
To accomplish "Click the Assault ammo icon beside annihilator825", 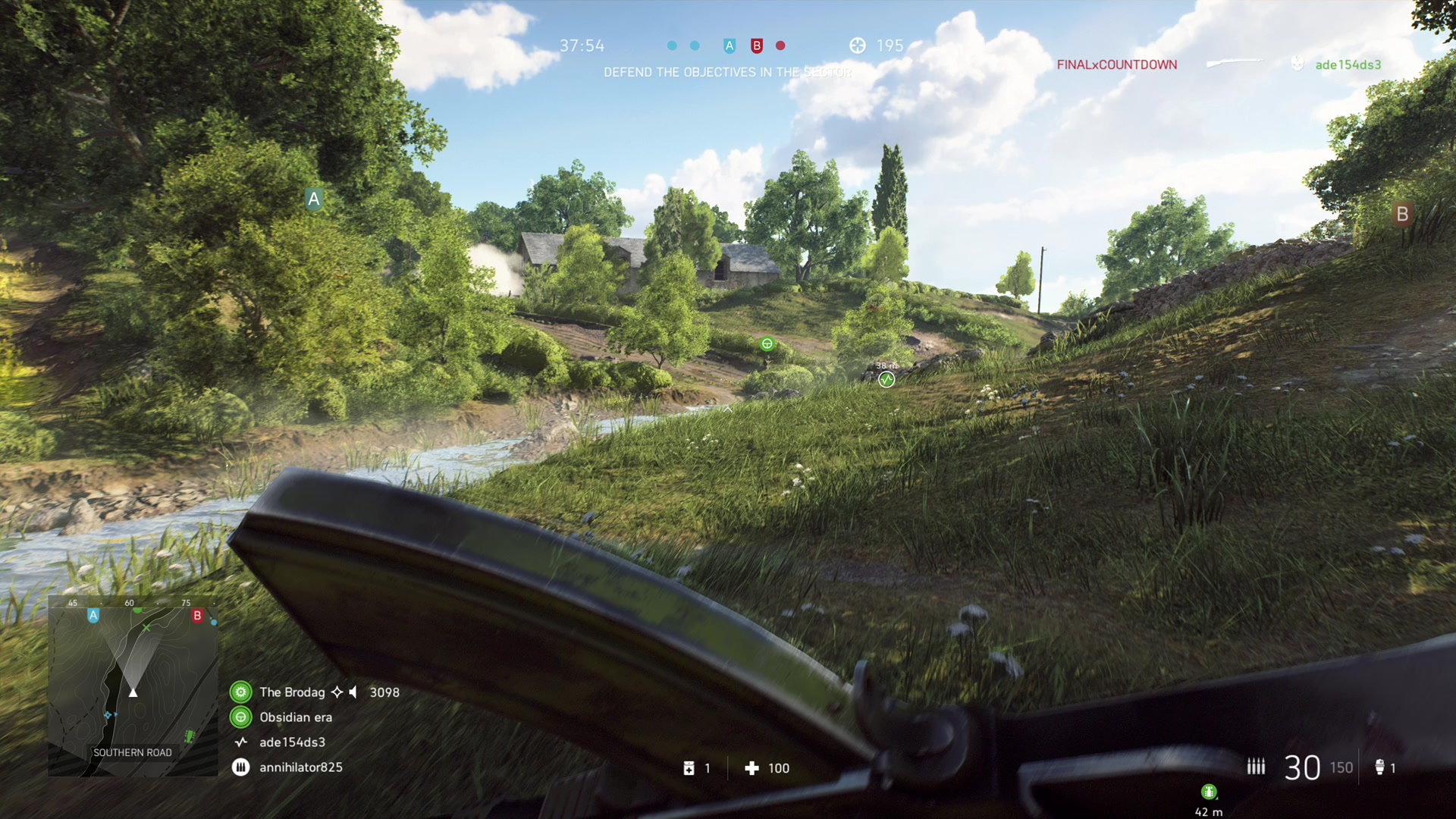I will pyautogui.click(x=240, y=767).
